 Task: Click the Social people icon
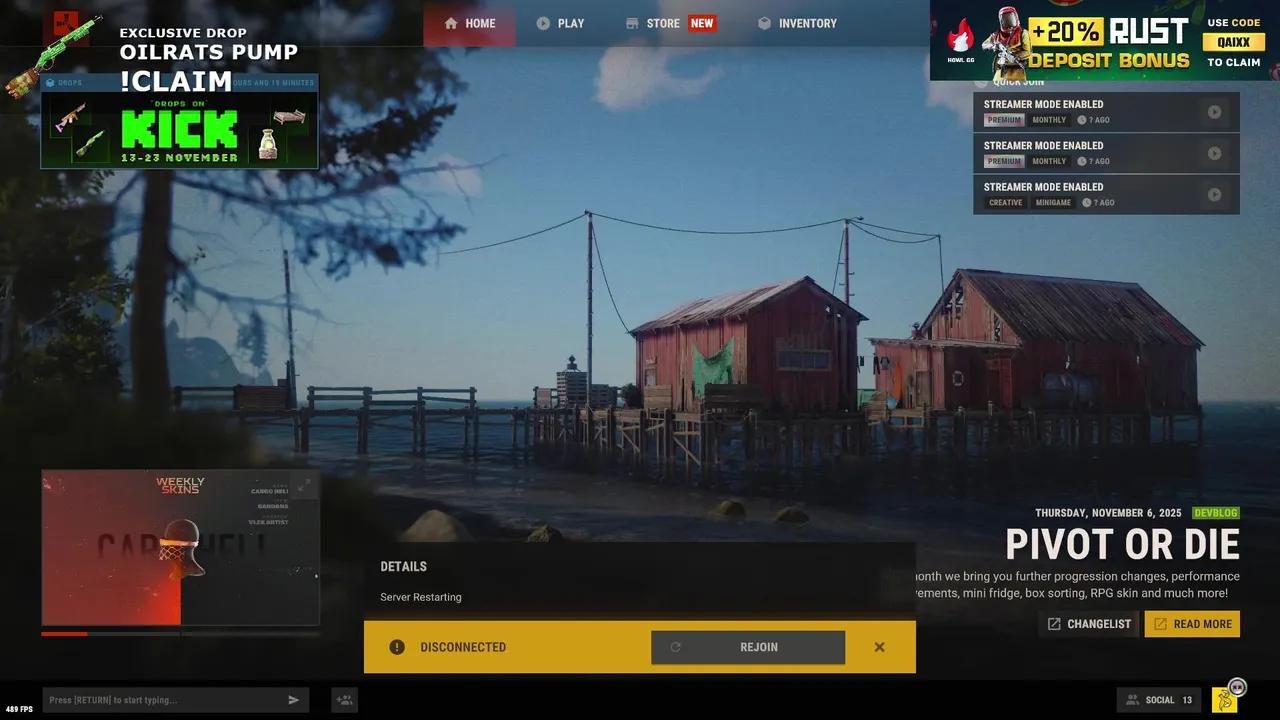click(1133, 700)
